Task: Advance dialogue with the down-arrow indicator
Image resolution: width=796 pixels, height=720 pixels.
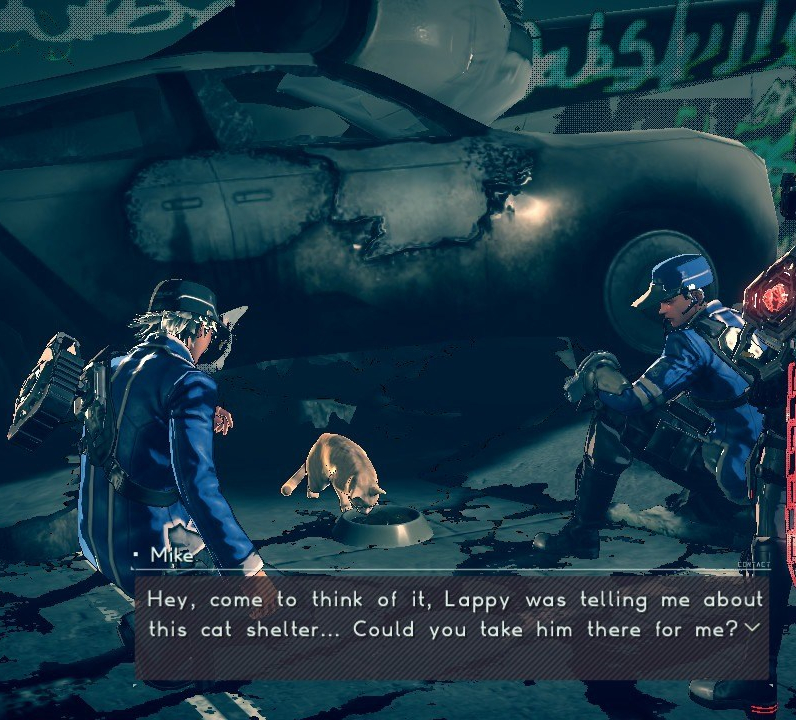Action: point(751,628)
